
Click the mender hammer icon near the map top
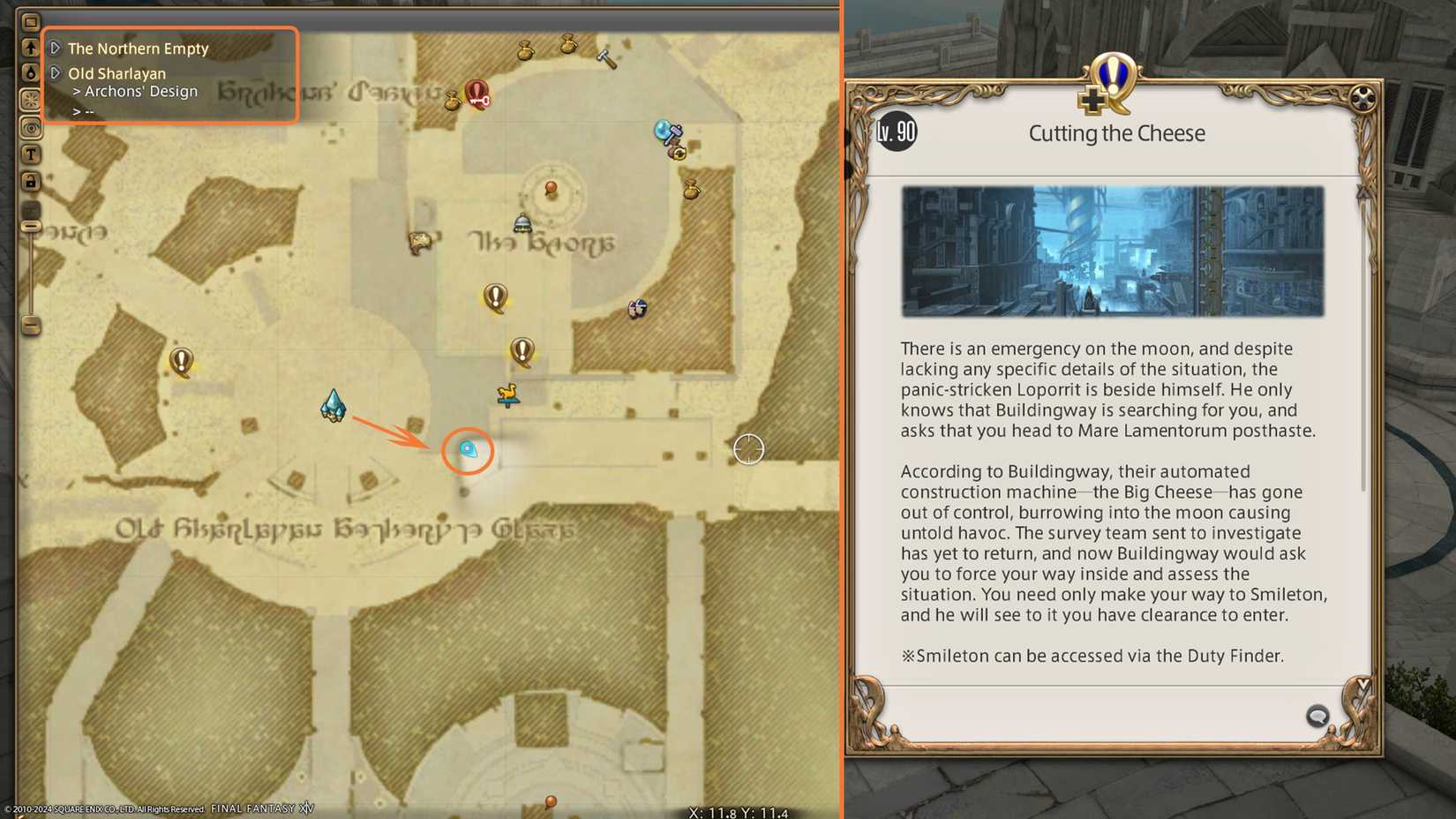pyautogui.click(x=608, y=56)
